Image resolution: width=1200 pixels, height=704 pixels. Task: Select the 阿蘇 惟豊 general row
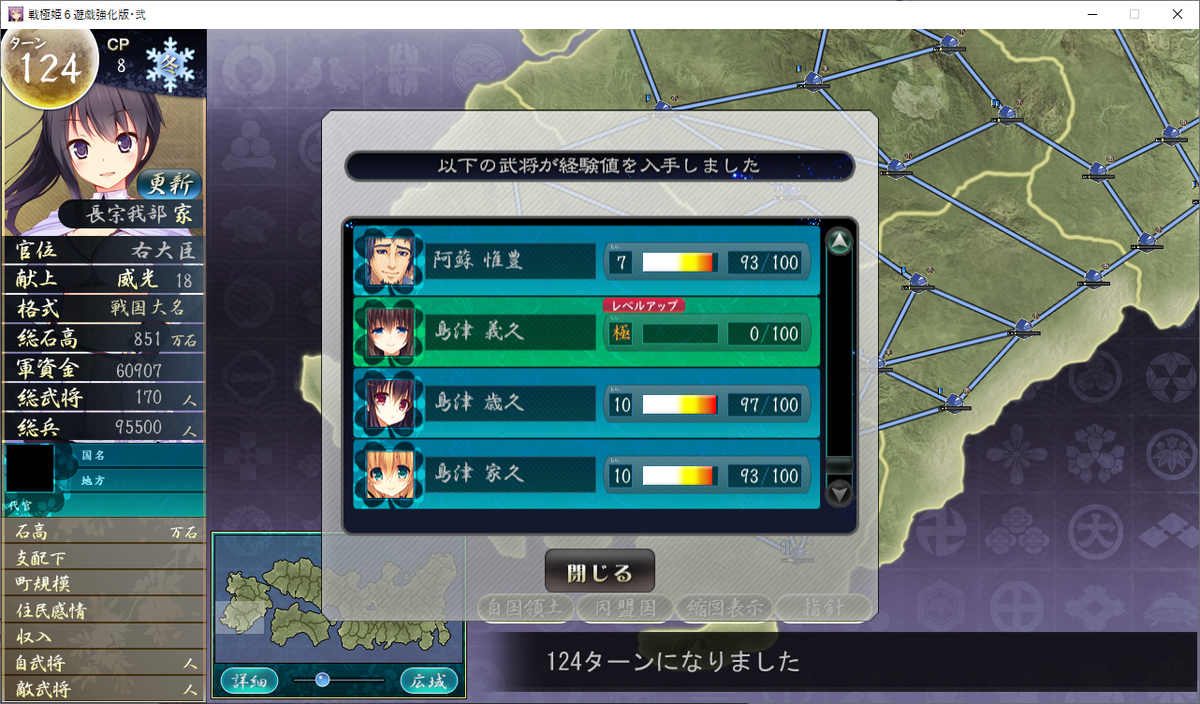(x=586, y=261)
